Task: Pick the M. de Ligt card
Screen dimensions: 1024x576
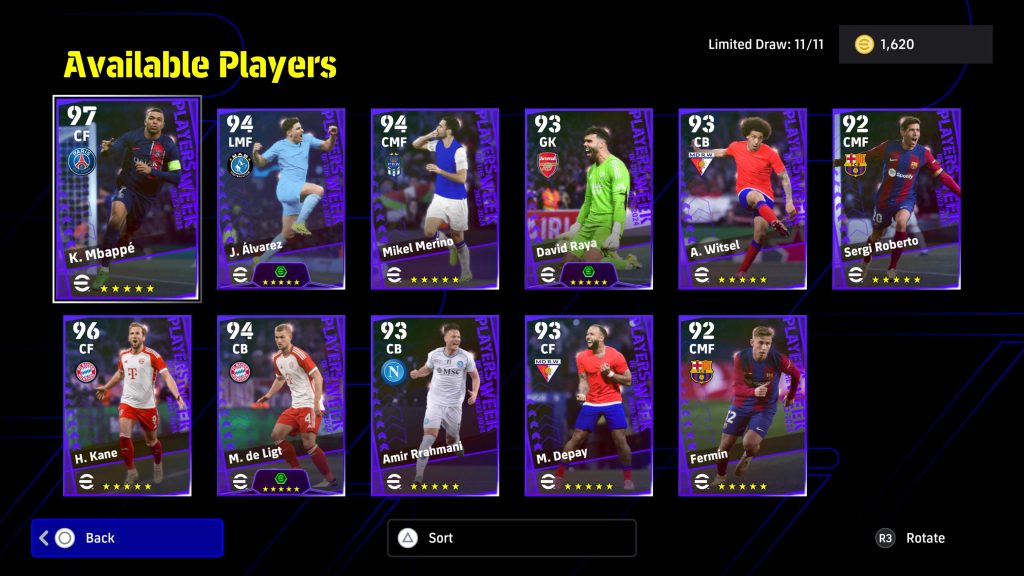Action: (x=281, y=405)
